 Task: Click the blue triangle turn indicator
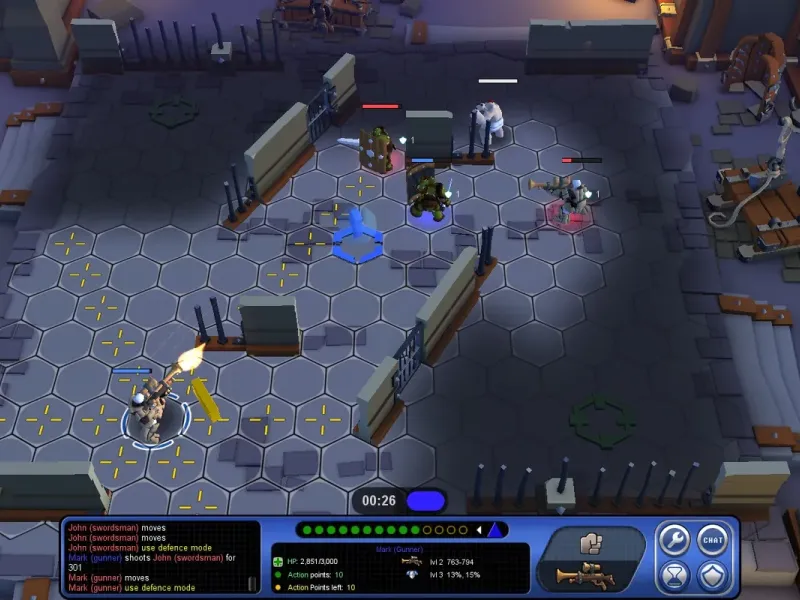point(495,530)
